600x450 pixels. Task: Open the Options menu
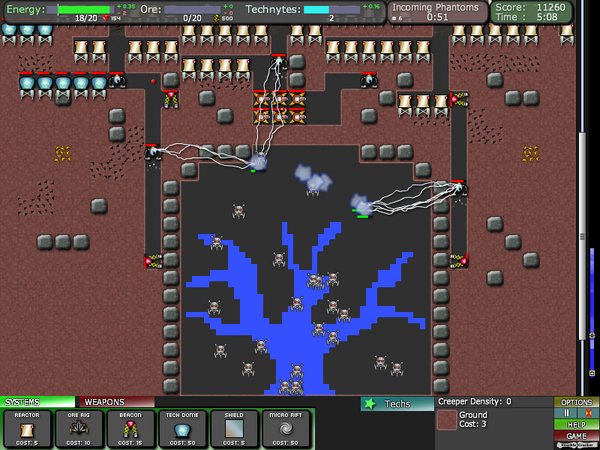tap(576, 402)
